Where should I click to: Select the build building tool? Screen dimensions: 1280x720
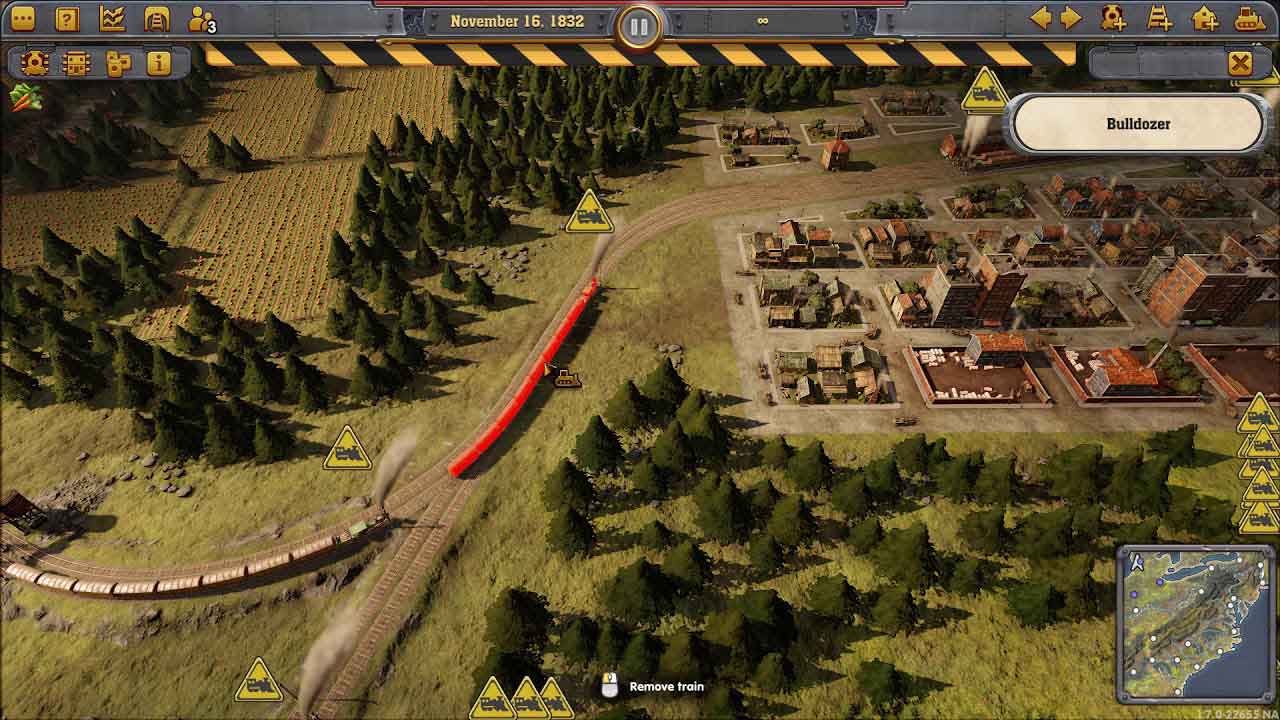tap(1205, 18)
